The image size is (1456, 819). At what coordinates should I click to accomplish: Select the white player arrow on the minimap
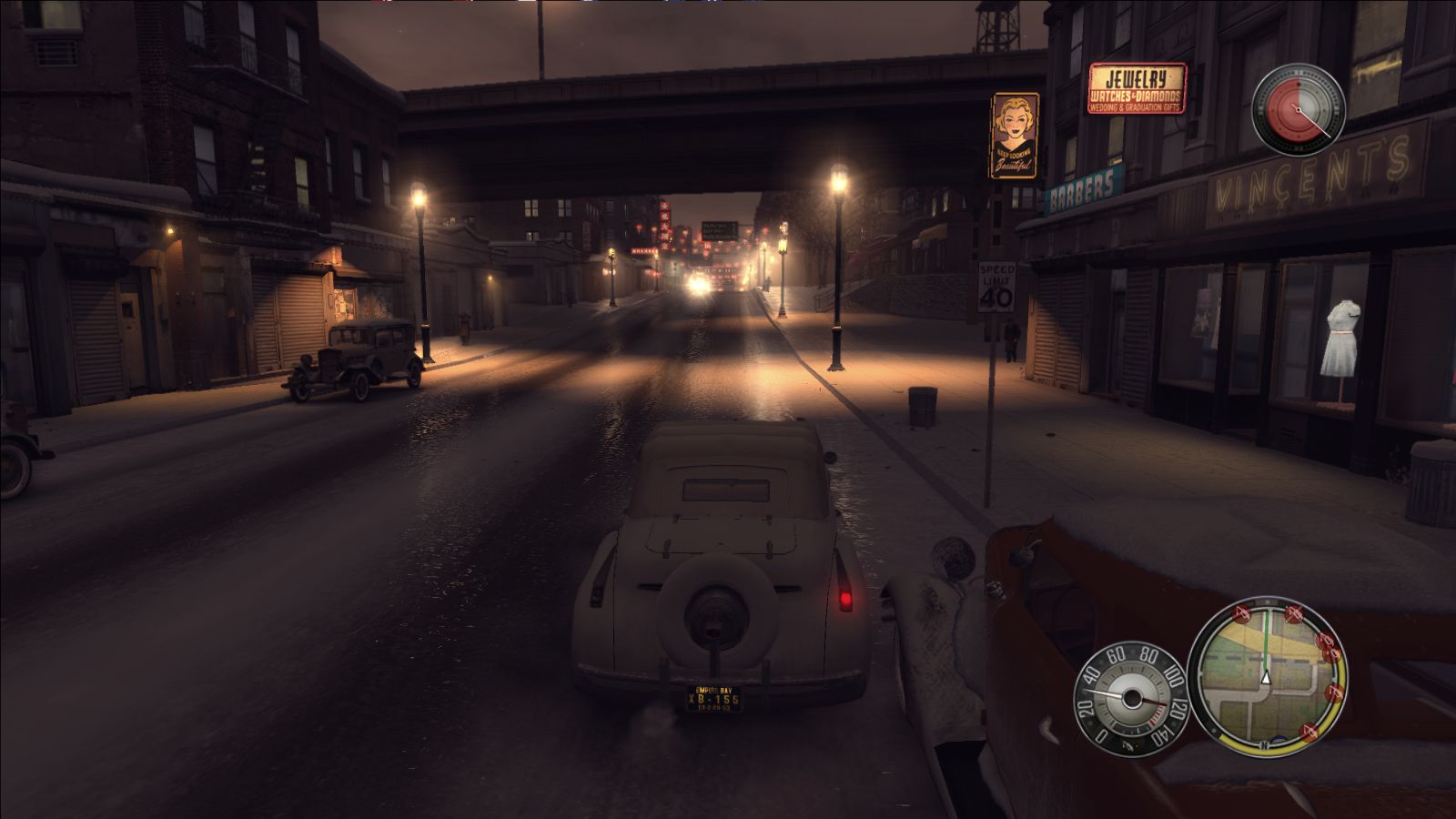tap(1266, 678)
